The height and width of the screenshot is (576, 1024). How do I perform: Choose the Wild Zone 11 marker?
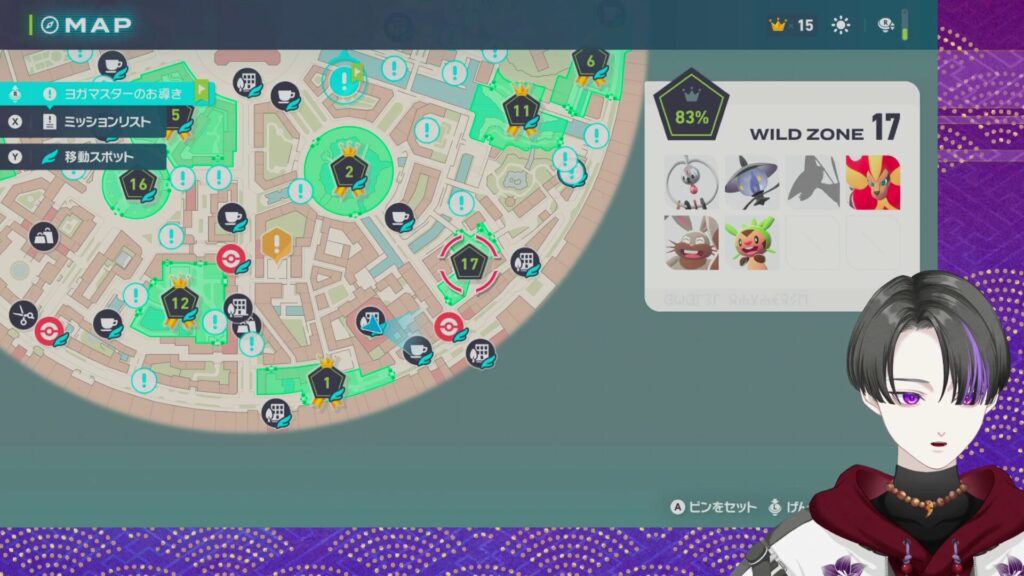[520, 109]
